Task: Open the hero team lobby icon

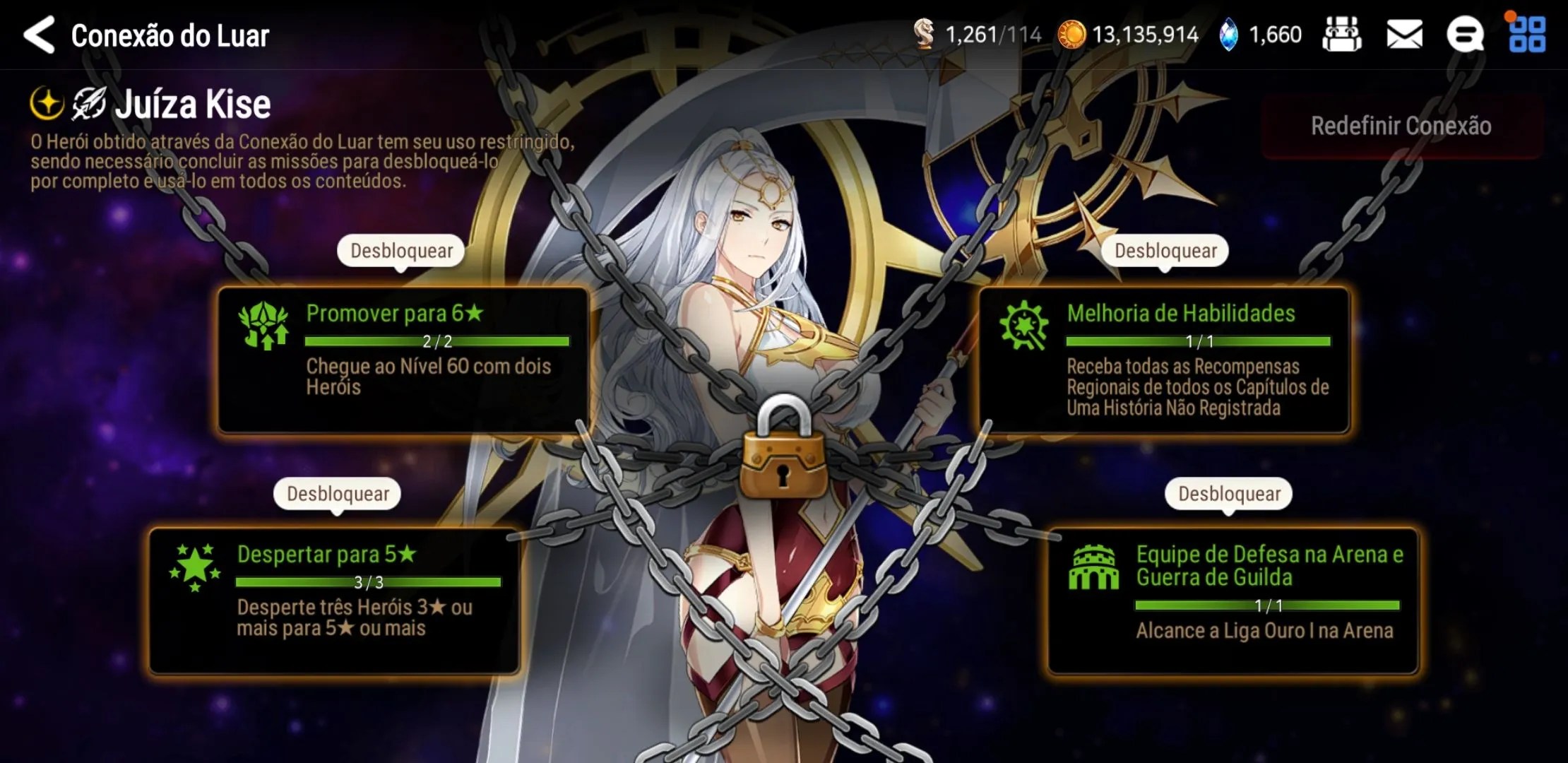Action: click(x=1342, y=35)
